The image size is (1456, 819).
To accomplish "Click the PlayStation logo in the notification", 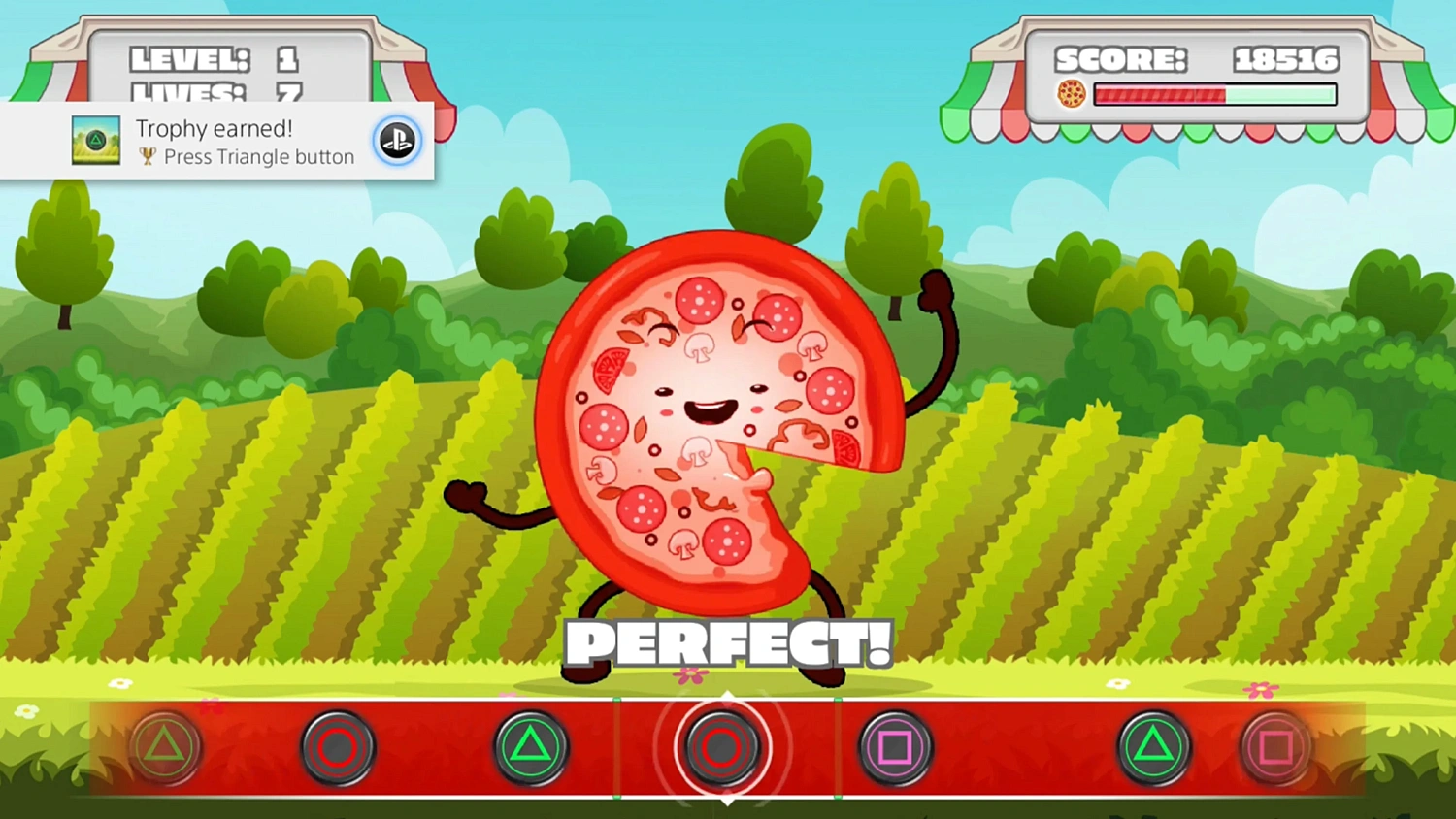I will pos(397,141).
